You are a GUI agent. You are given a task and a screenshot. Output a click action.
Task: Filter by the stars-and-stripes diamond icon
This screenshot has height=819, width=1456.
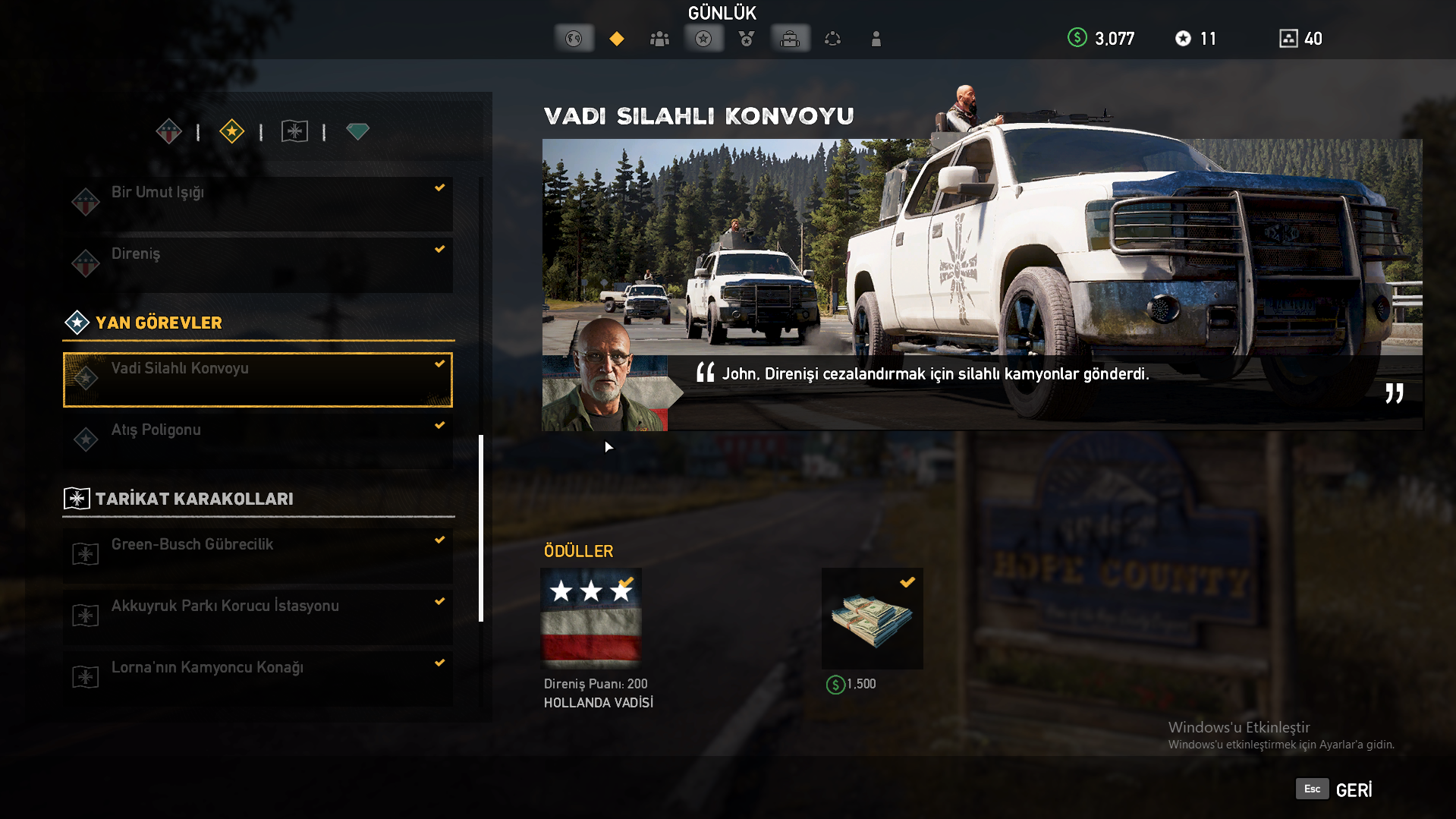168,131
